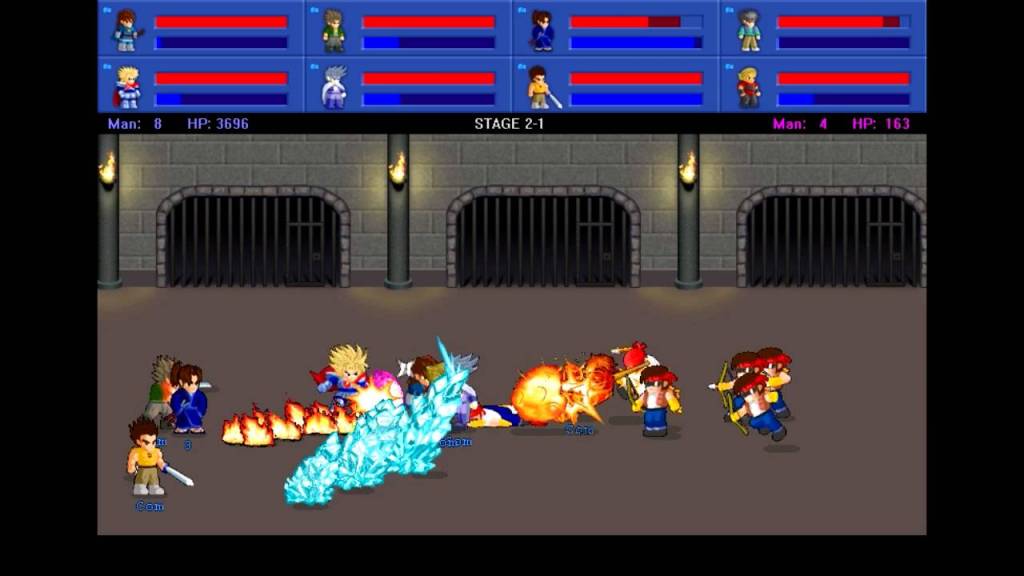Screen dimensions: 1024x576
Task: Pick the spiky blond caped fighter portrait
Action: [x=127, y=87]
